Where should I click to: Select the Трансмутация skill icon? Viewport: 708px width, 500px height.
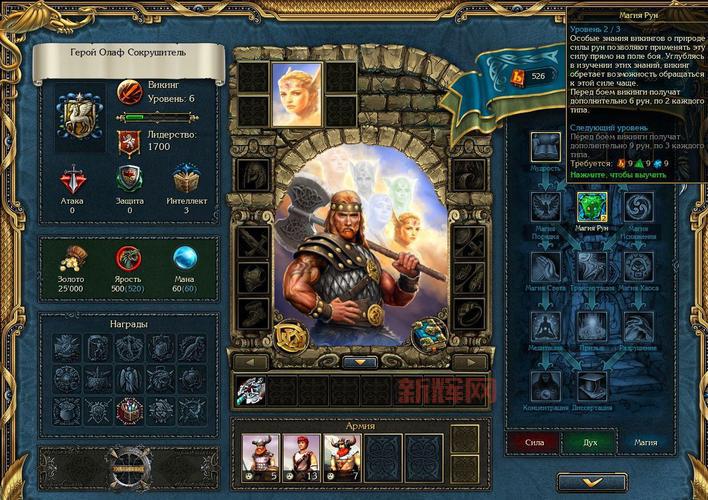click(x=590, y=266)
